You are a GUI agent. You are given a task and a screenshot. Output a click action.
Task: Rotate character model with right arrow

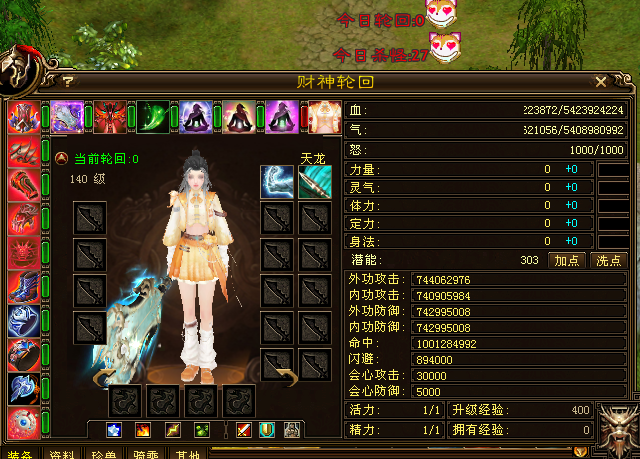click(x=284, y=376)
